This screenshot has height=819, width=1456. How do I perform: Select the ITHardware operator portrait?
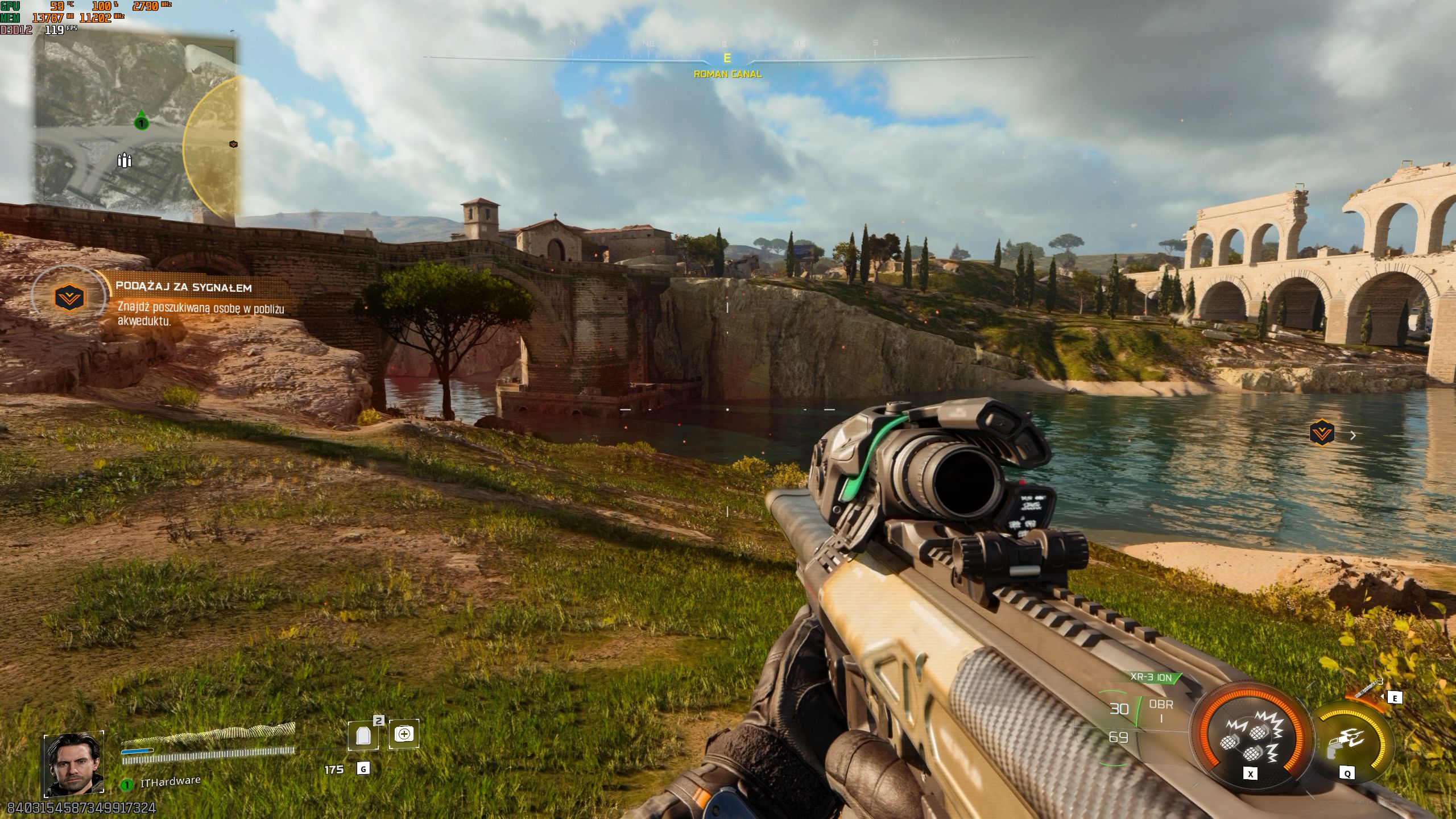pyautogui.click(x=74, y=764)
